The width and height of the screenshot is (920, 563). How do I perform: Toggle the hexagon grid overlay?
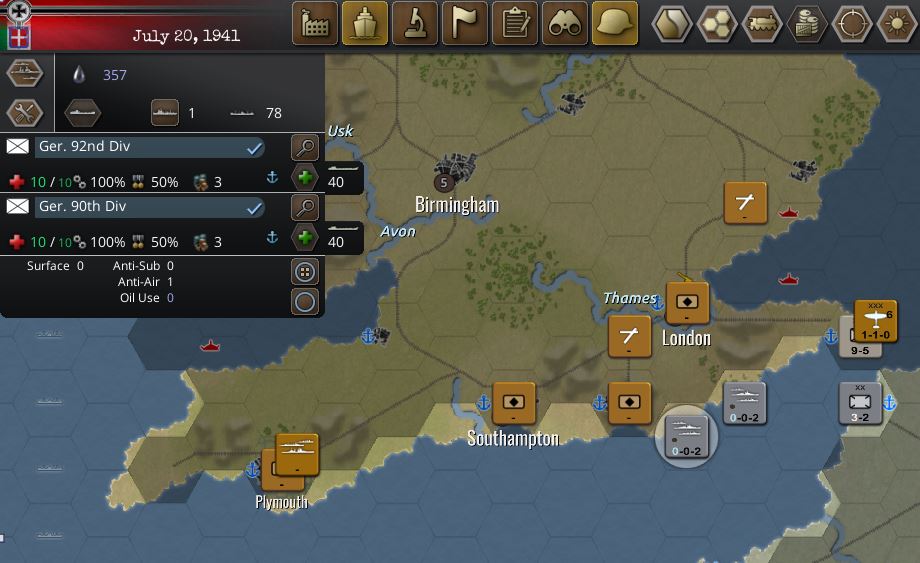pyautogui.click(x=717, y=24)
